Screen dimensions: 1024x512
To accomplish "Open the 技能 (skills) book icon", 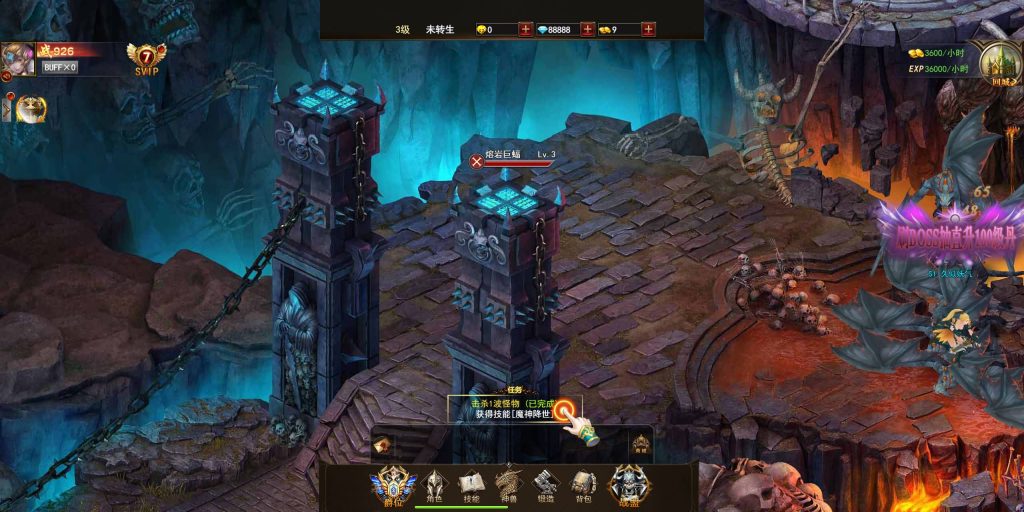I will (x=470, y=485).
